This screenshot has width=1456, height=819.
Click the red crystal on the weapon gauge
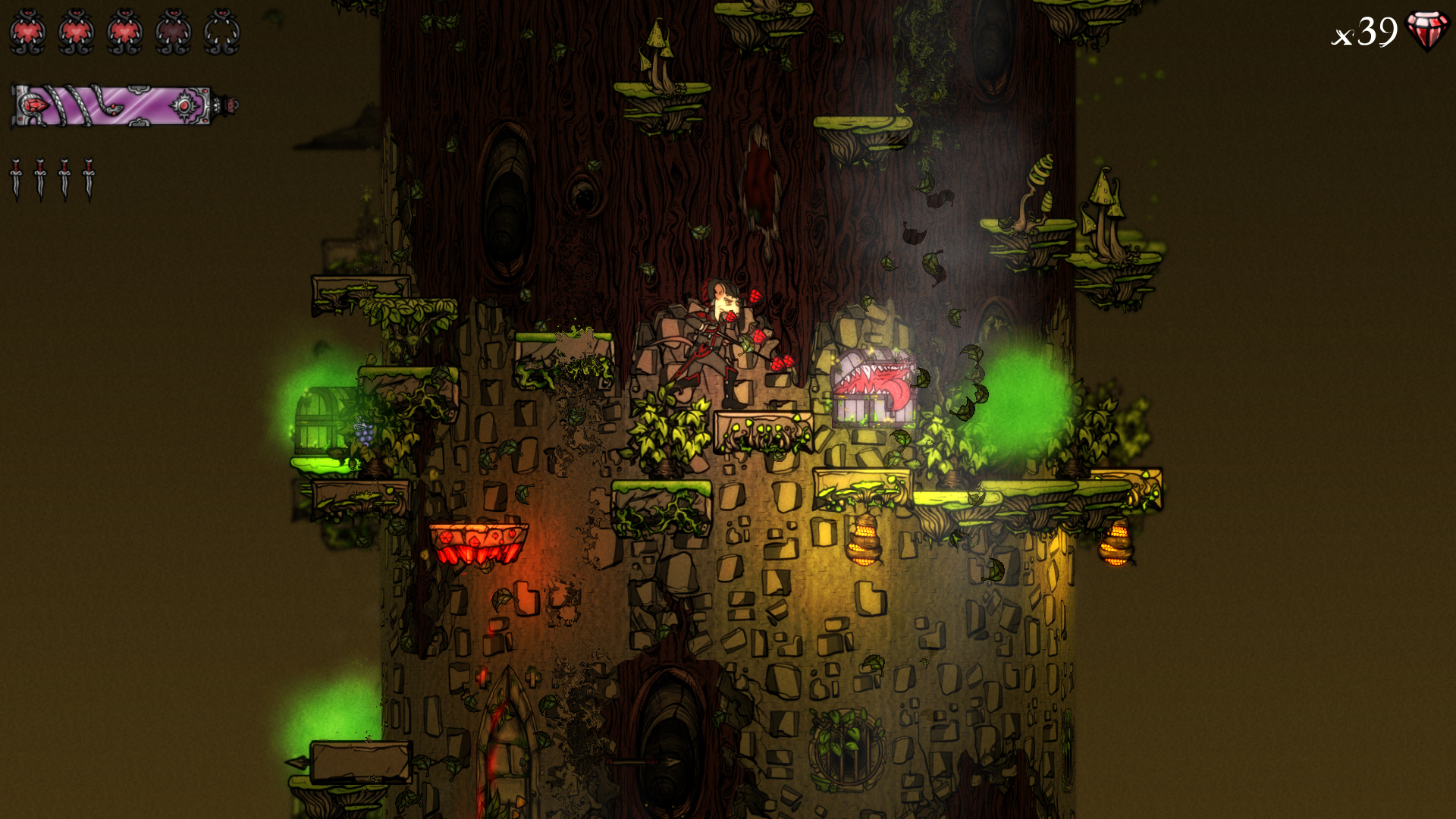[36, 105]
